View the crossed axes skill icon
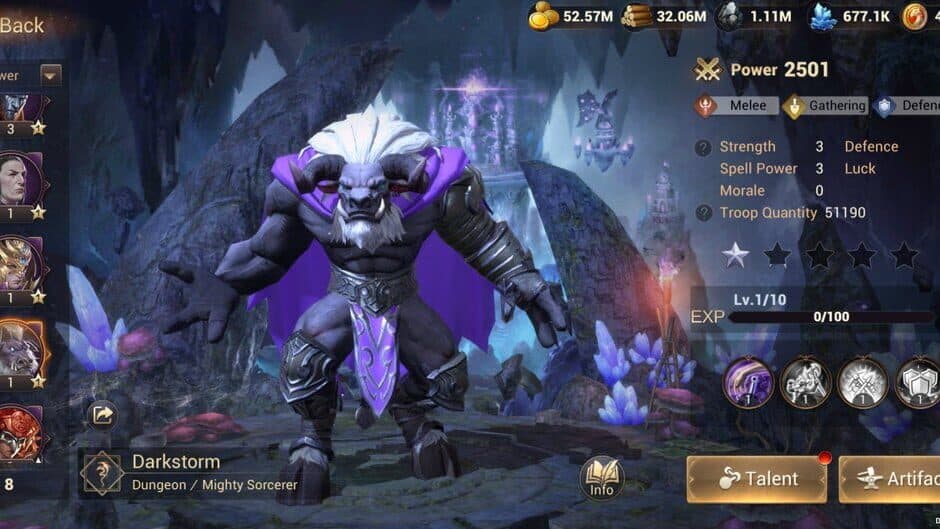 pyautogui.click(x=862, y=381)
